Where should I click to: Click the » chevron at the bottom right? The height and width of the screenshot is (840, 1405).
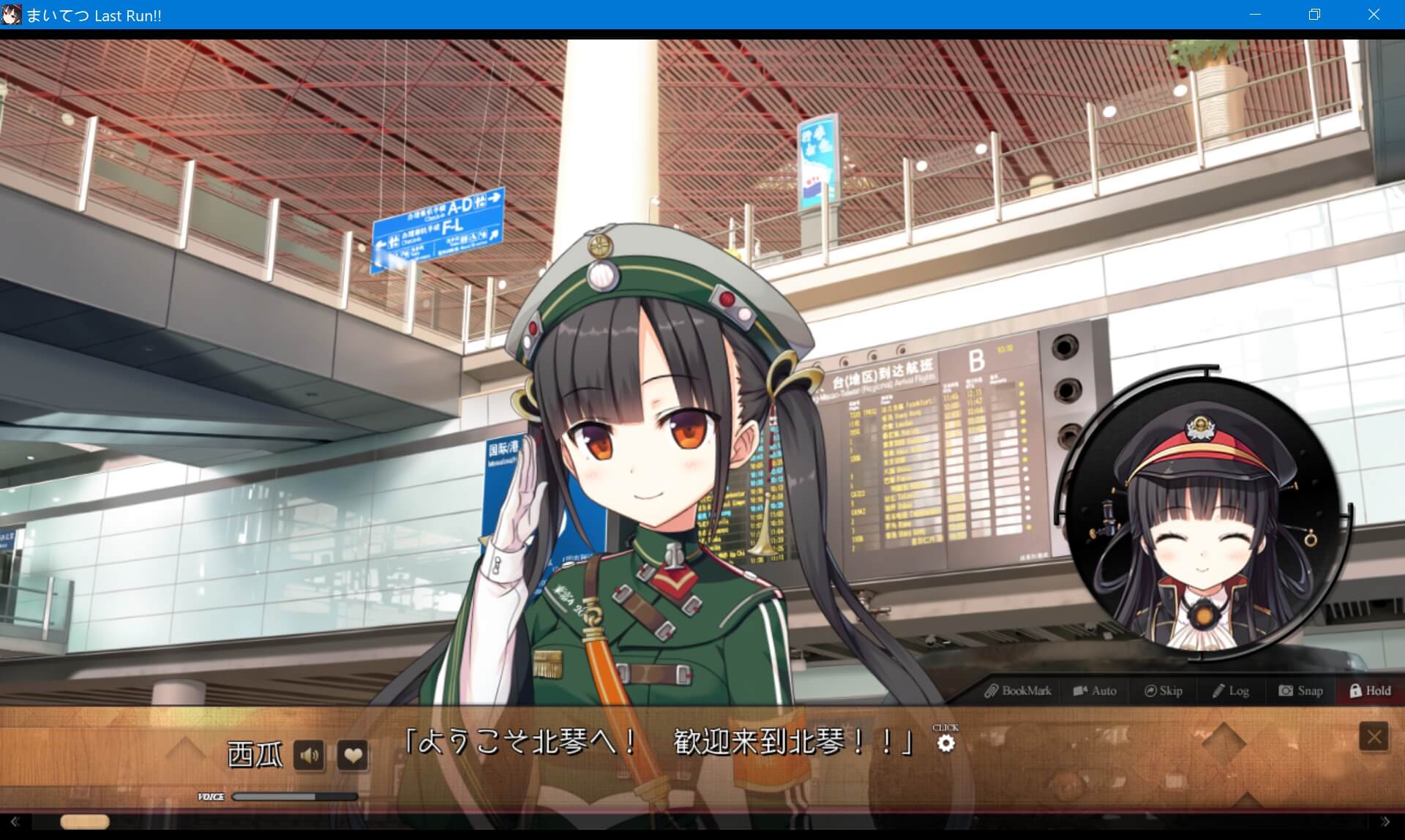coord(1387,822)
